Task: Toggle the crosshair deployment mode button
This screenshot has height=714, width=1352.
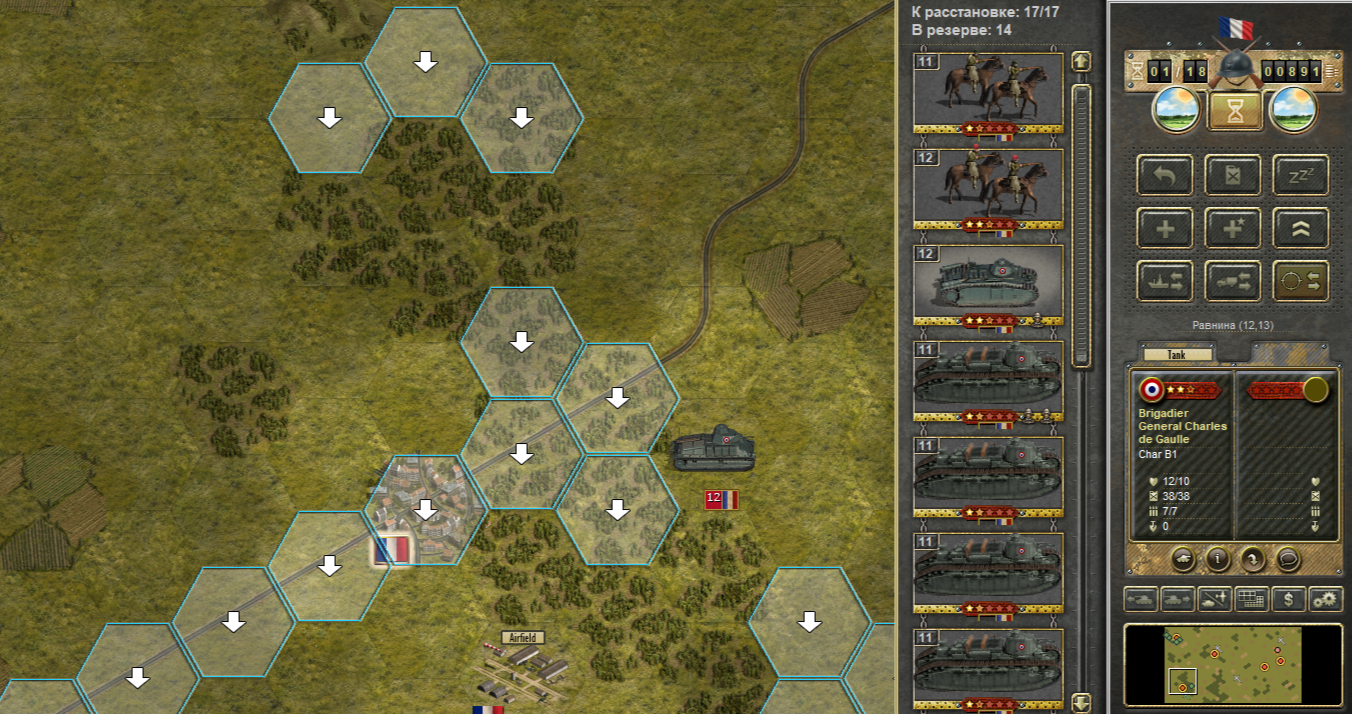Action: click(1300, 281)
